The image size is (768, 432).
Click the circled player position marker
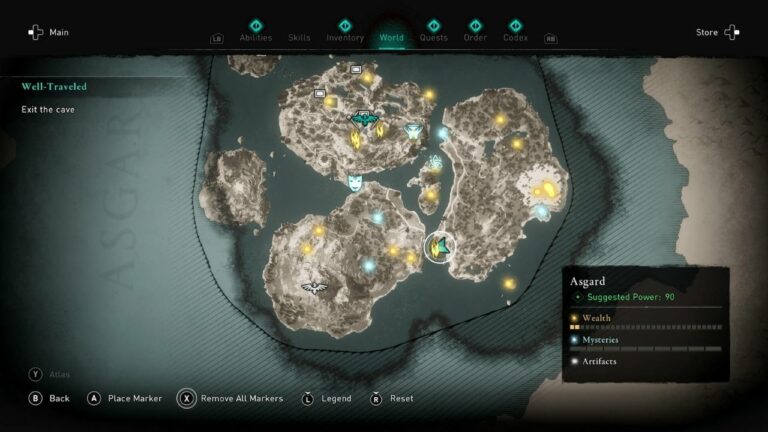439,246
